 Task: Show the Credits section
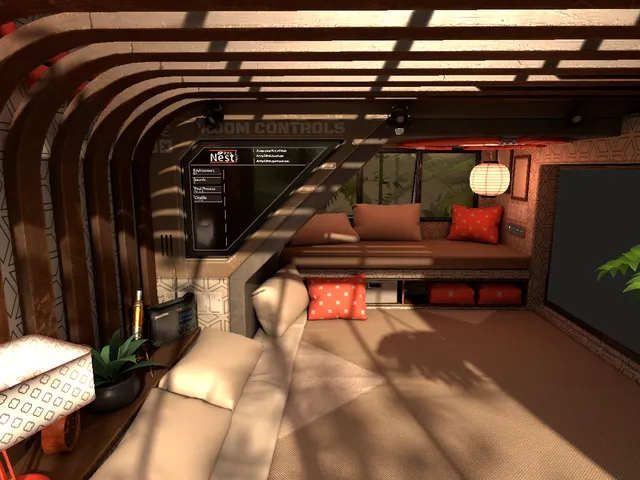(204, 198)
